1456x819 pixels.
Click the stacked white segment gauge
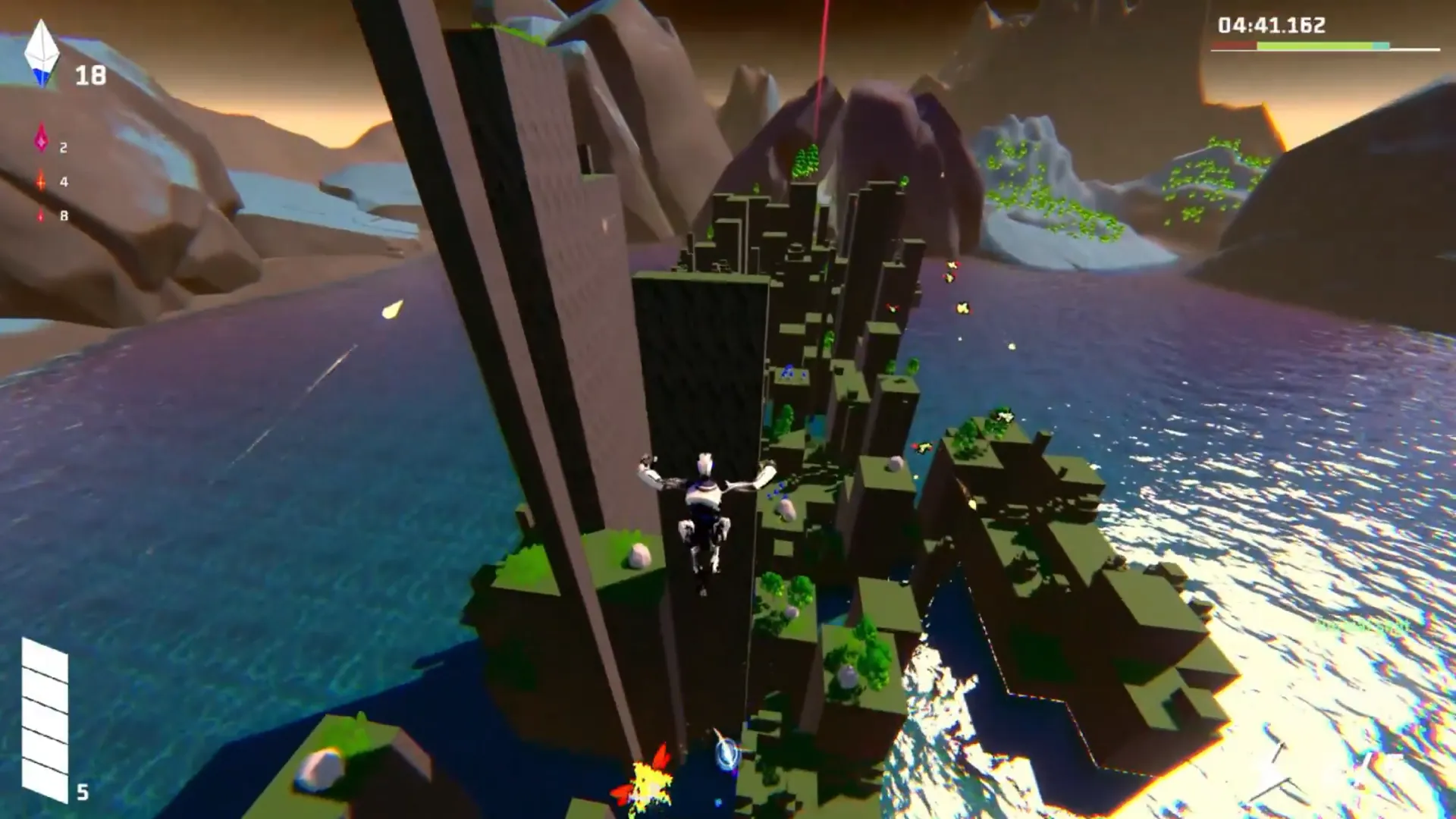[x=45, y=719]
